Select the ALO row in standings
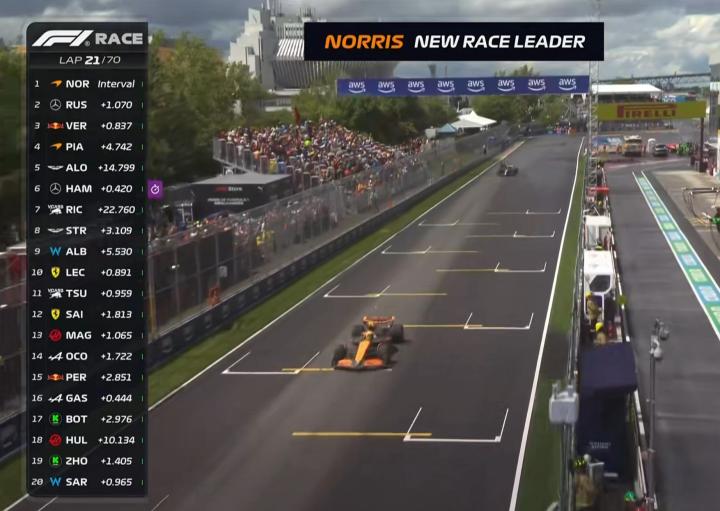720x511 pixels. coord(87,167)
